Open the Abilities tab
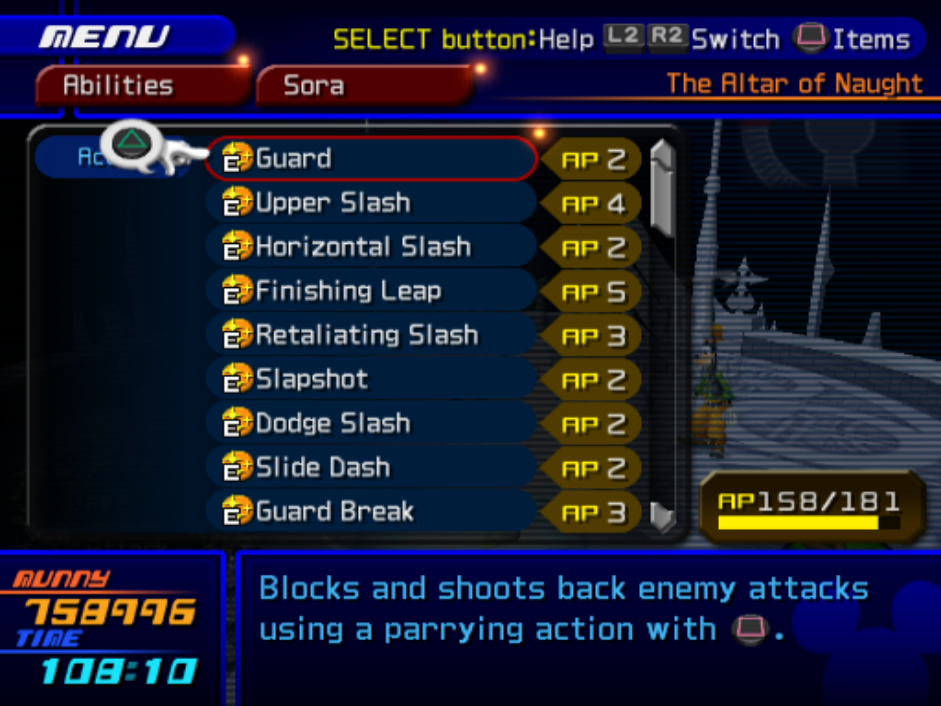 pyautogui.click(x=138, y=86)
